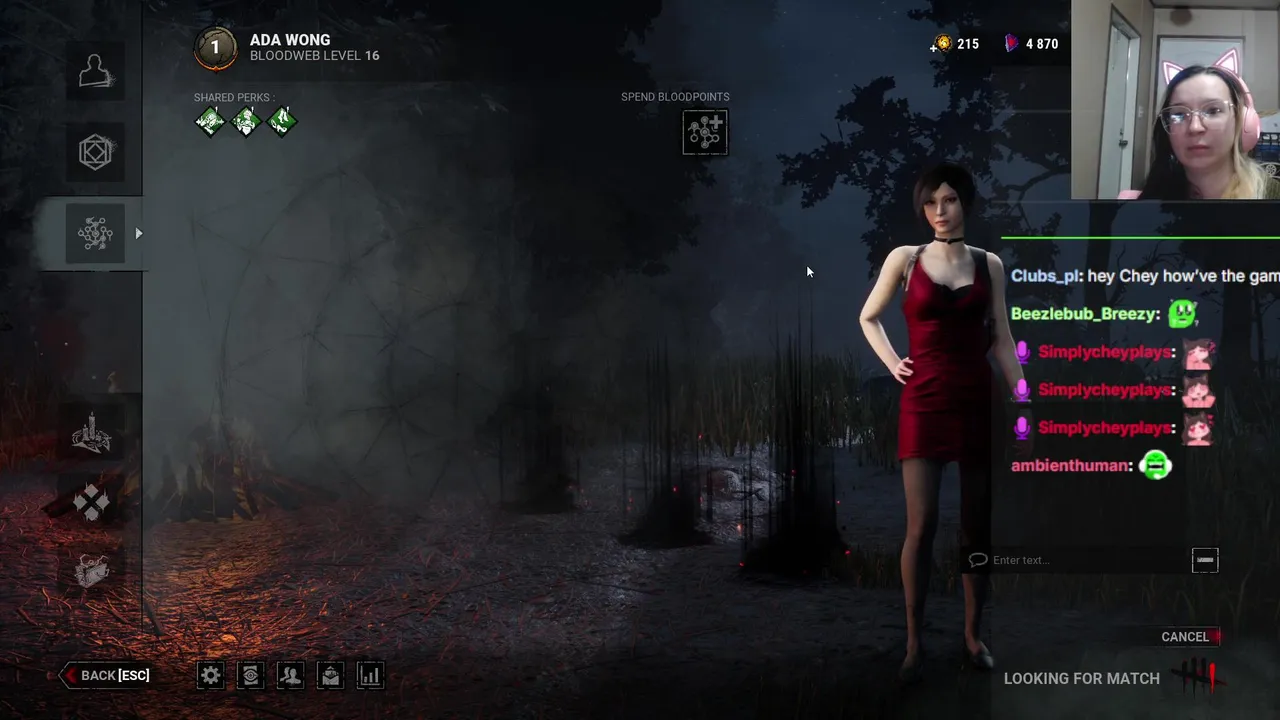Click the Auric Cells gold currency icon
The image size is (1280, 720).
(x=942, y=44)
